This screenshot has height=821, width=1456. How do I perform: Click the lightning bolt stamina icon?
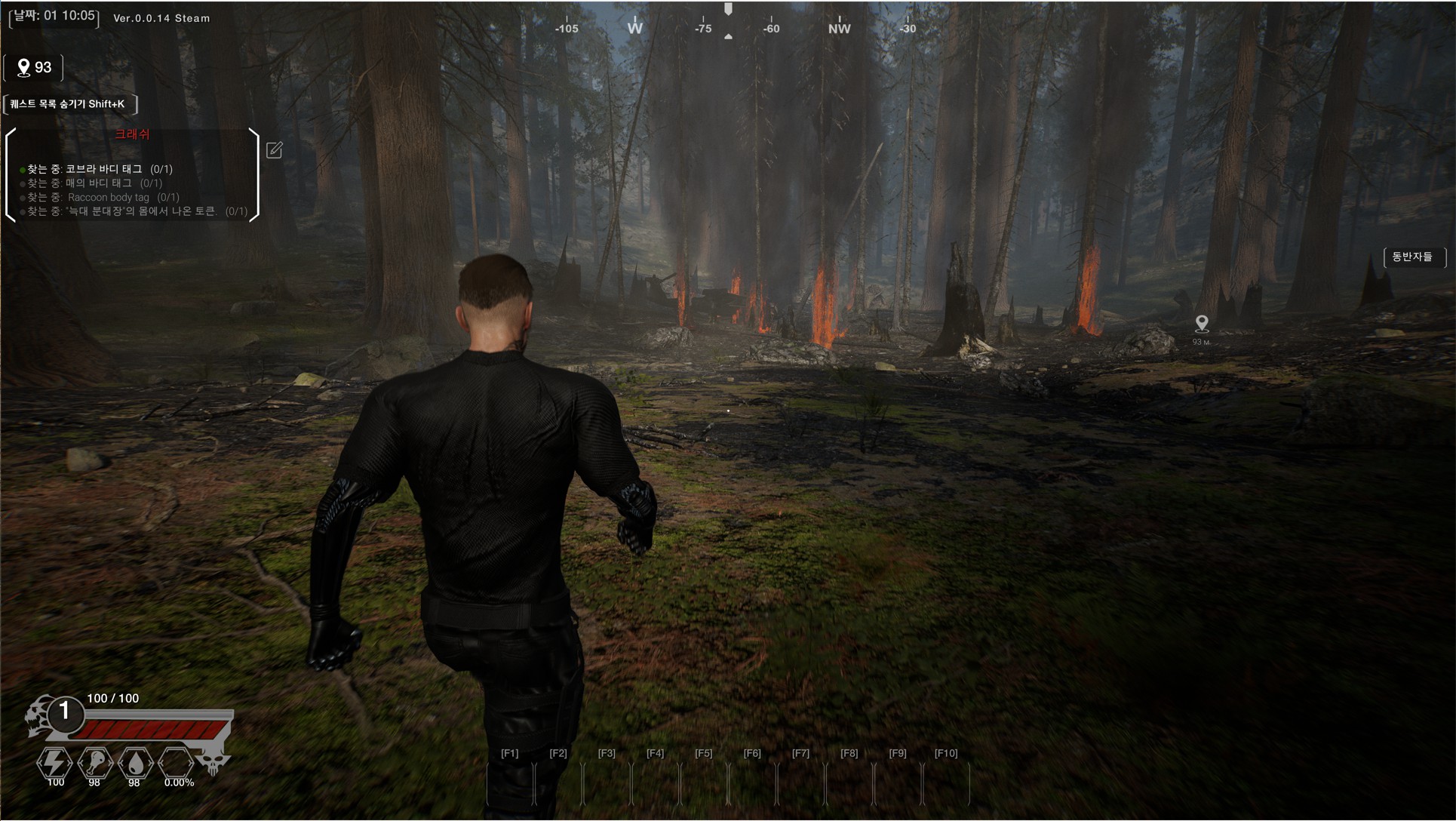point(55,763)
